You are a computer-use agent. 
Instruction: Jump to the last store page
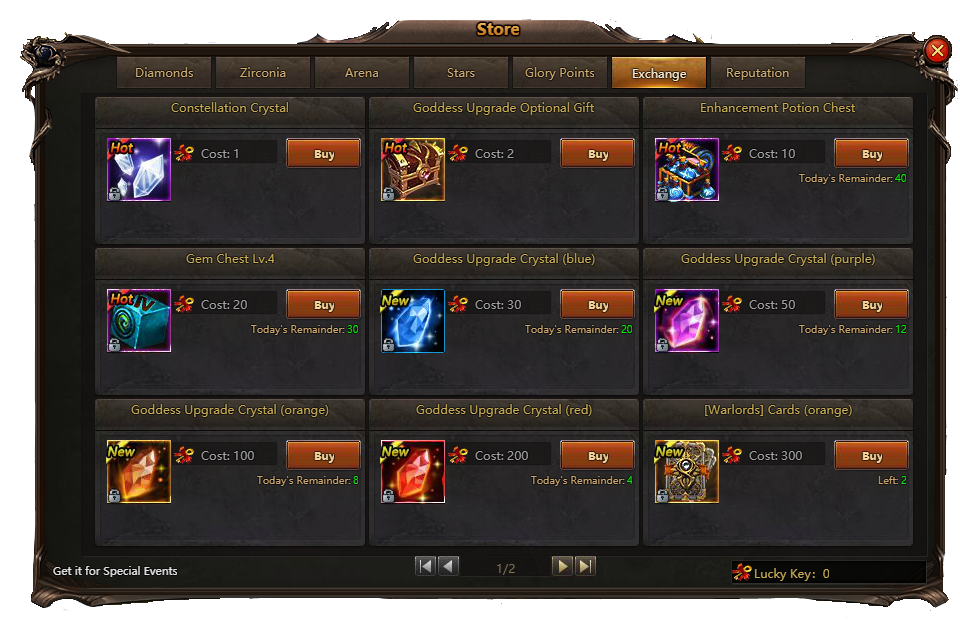[586, 567]
